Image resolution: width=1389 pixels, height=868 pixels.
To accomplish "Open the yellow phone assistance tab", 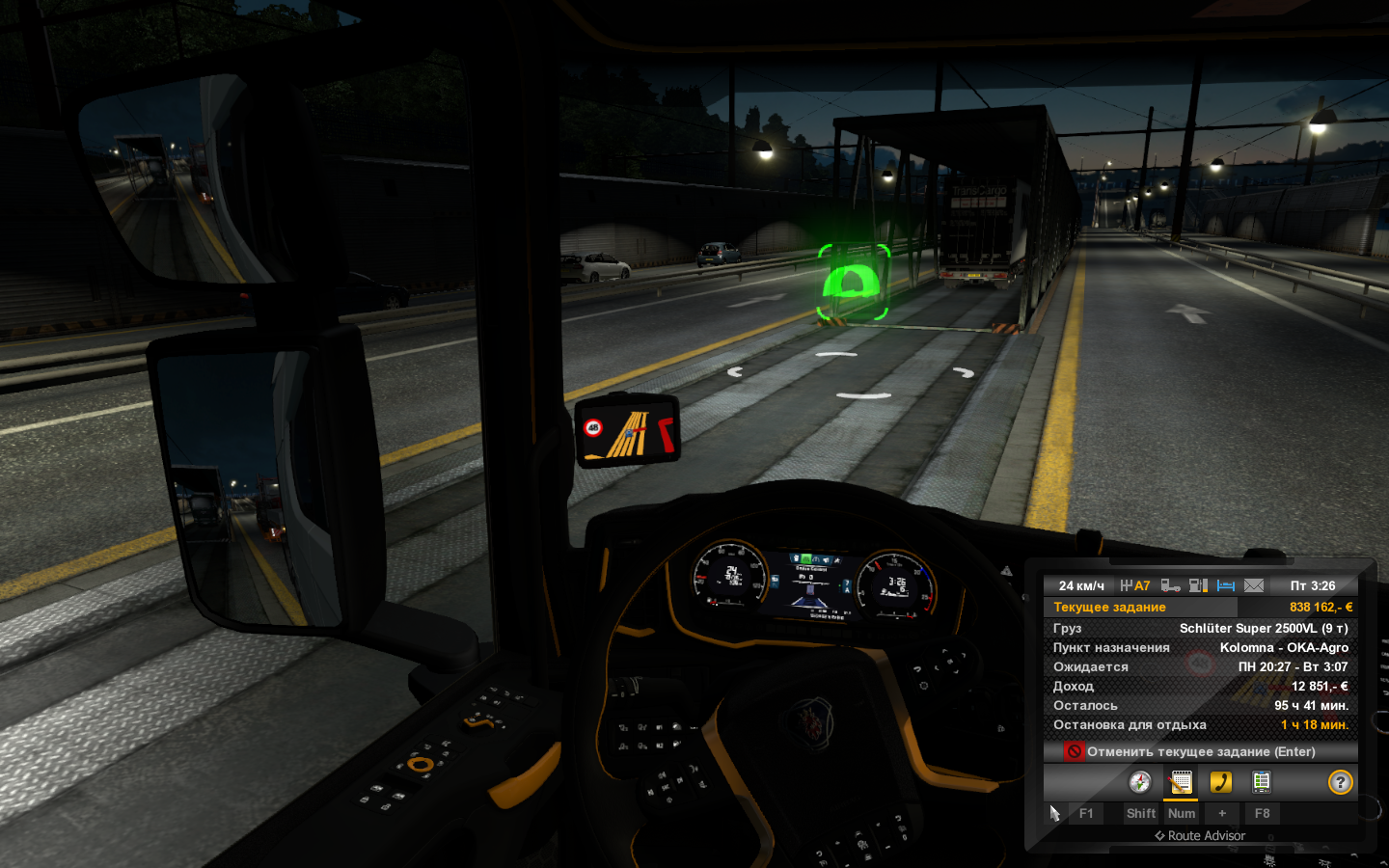I will tap(1221, 782).
